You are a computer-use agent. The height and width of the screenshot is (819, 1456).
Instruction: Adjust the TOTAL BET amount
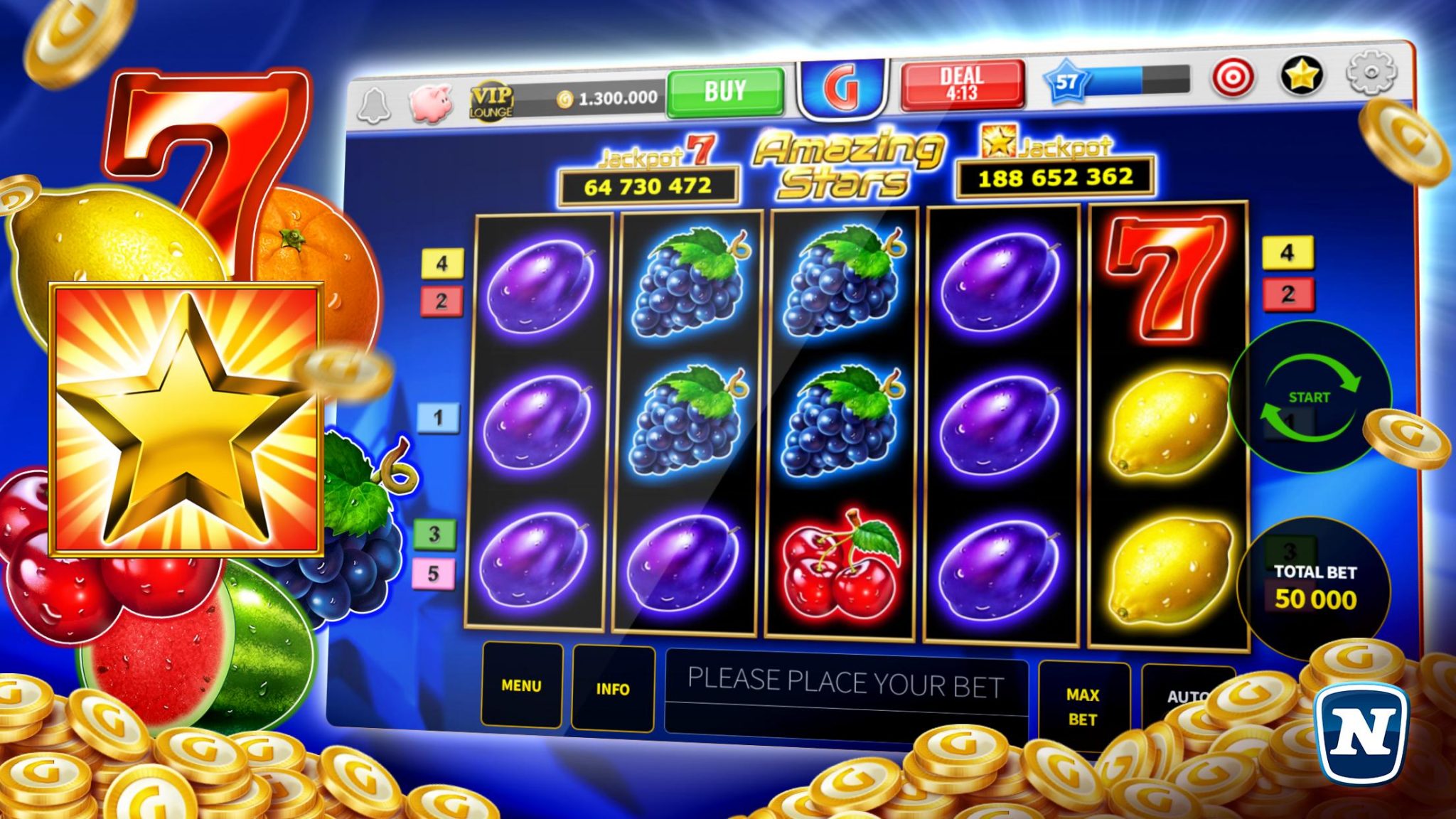tap(1315, 589)
